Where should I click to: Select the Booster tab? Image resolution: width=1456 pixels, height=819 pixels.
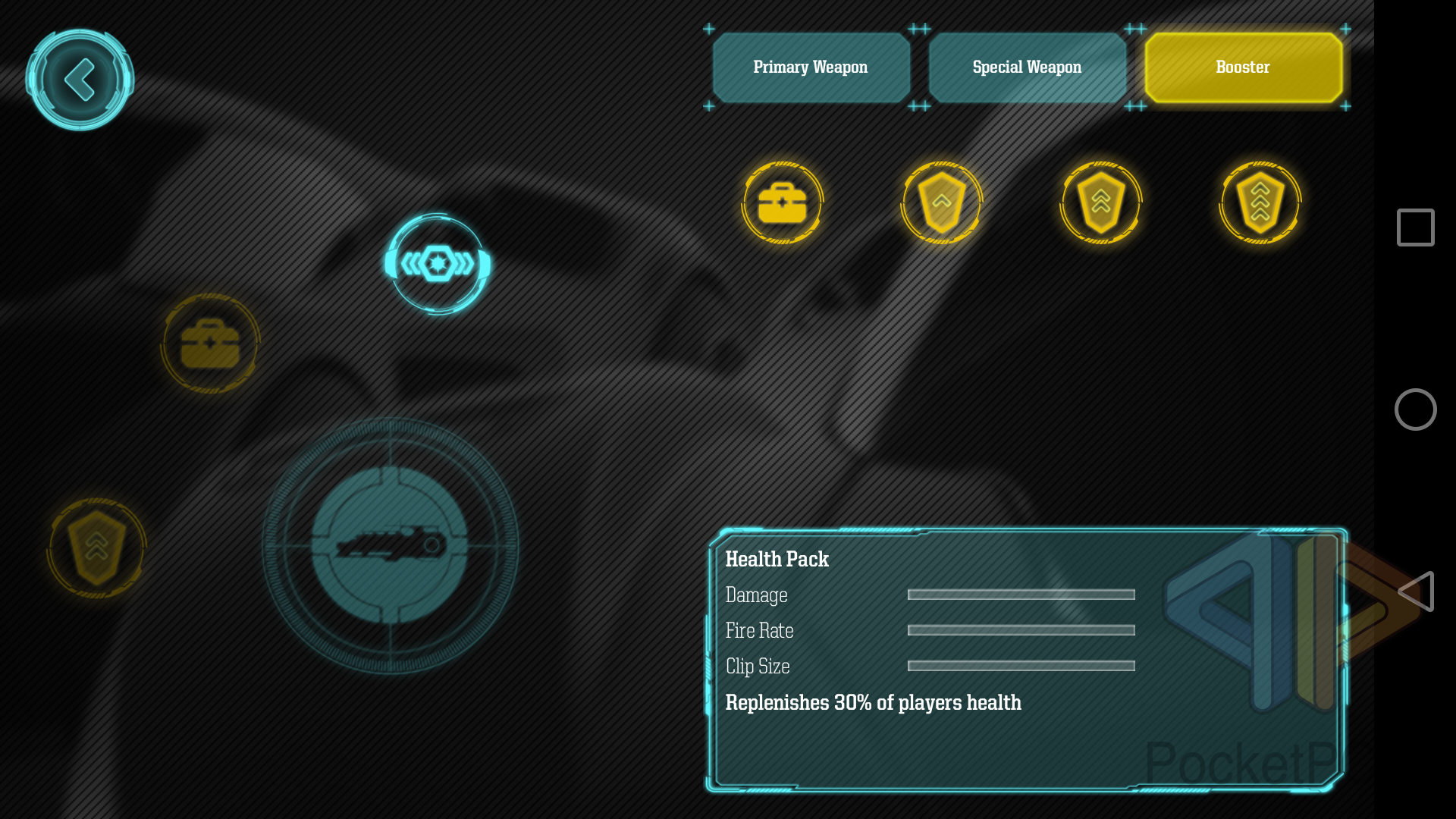click(1243, 67)
